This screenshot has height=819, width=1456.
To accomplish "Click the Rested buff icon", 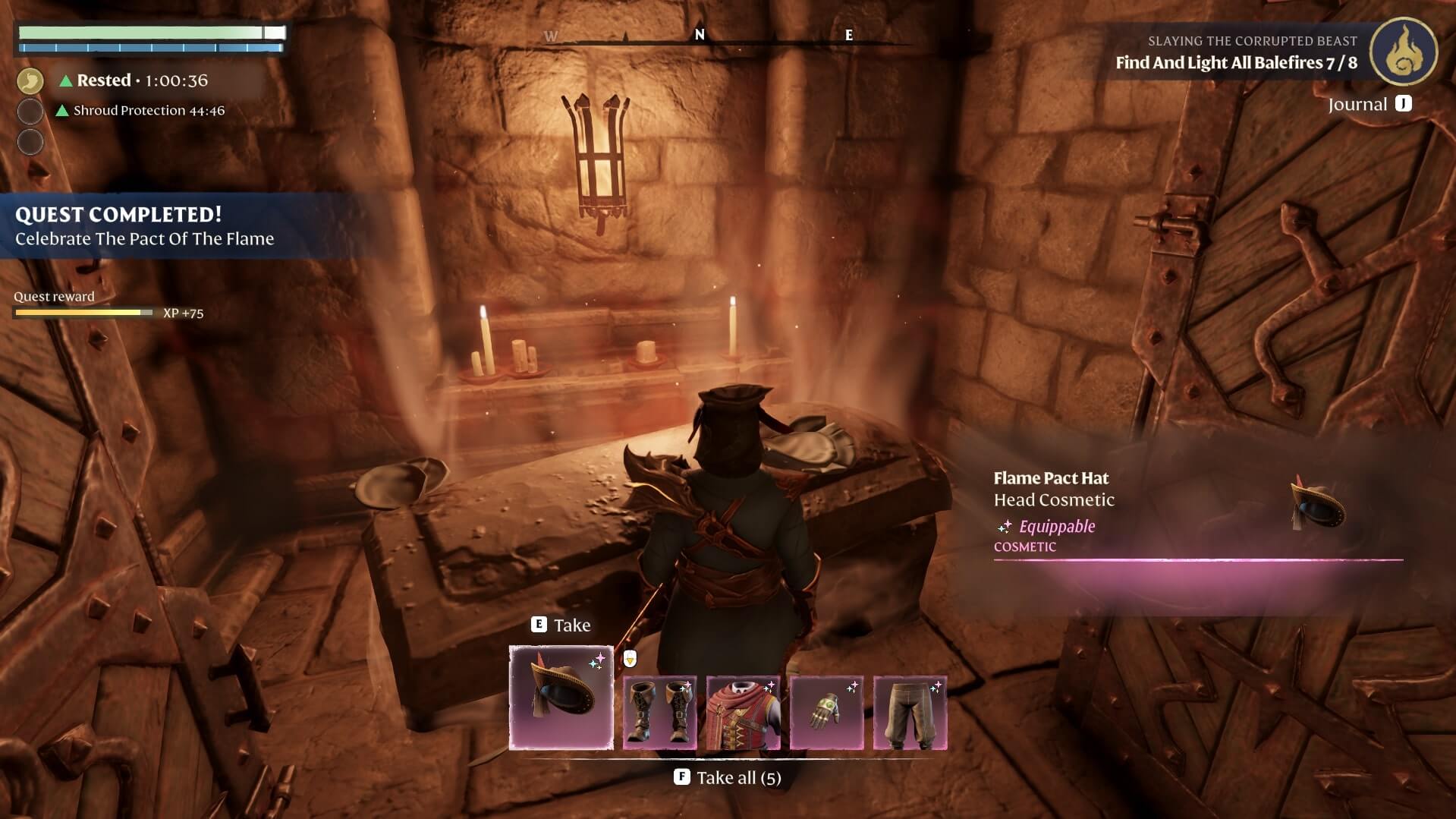I will tap(30, 80).
